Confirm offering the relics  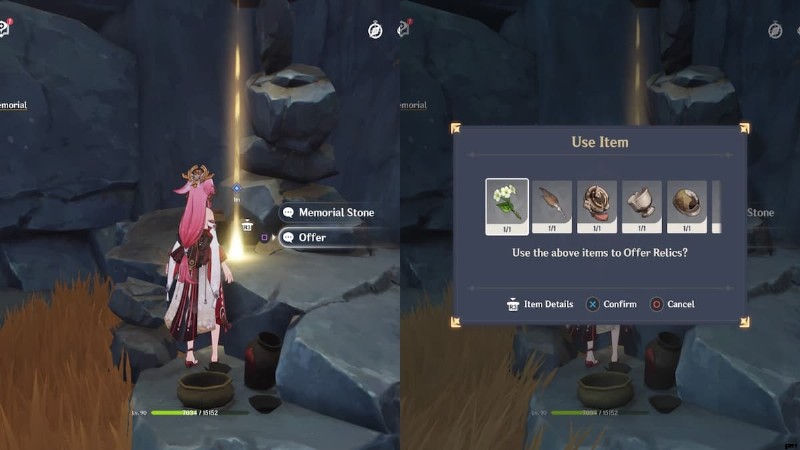pos(611,304)
